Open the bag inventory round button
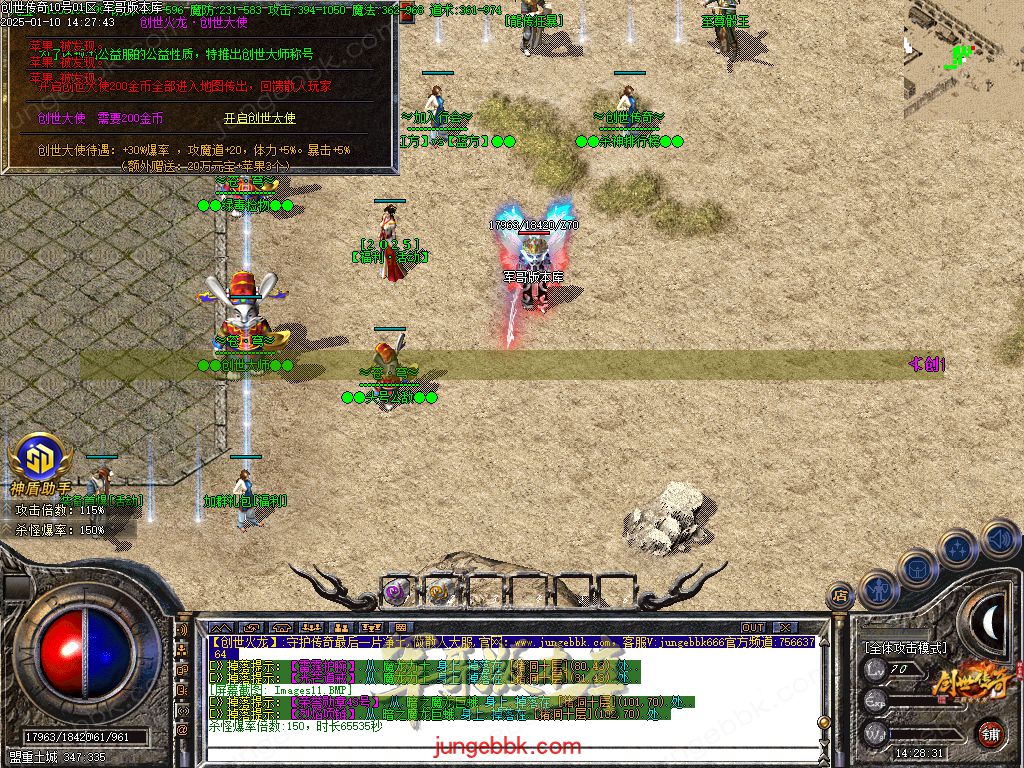1024x768 pixels. (918, 568)
